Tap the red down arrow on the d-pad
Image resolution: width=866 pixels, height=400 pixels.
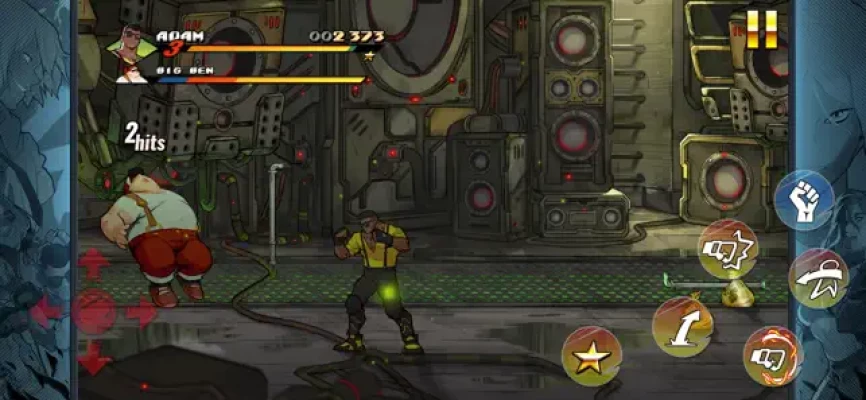coord(93,357)
